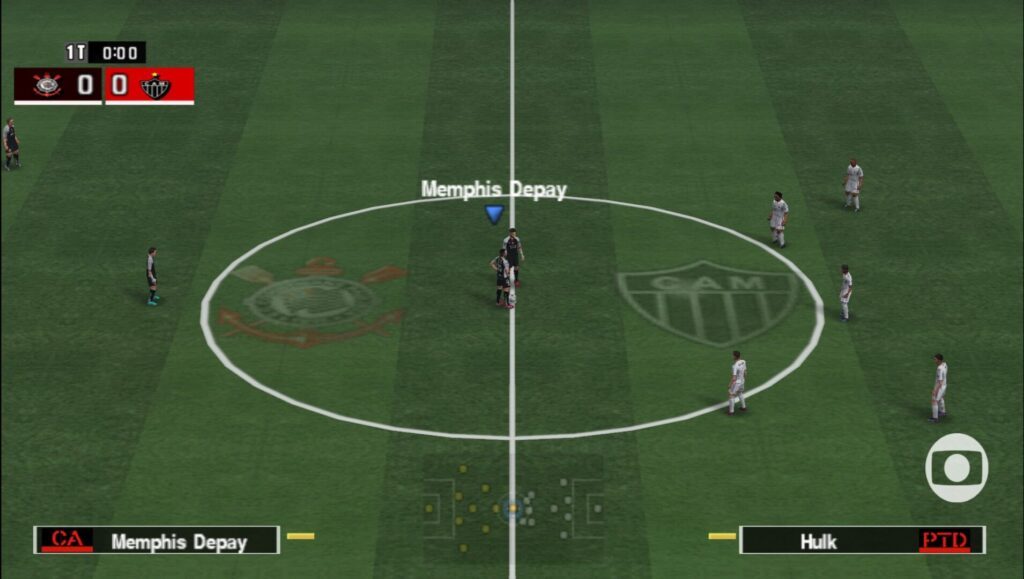1024x579 pixels.
Task: Select the Hulk player name panel
Action: (861, 541)
